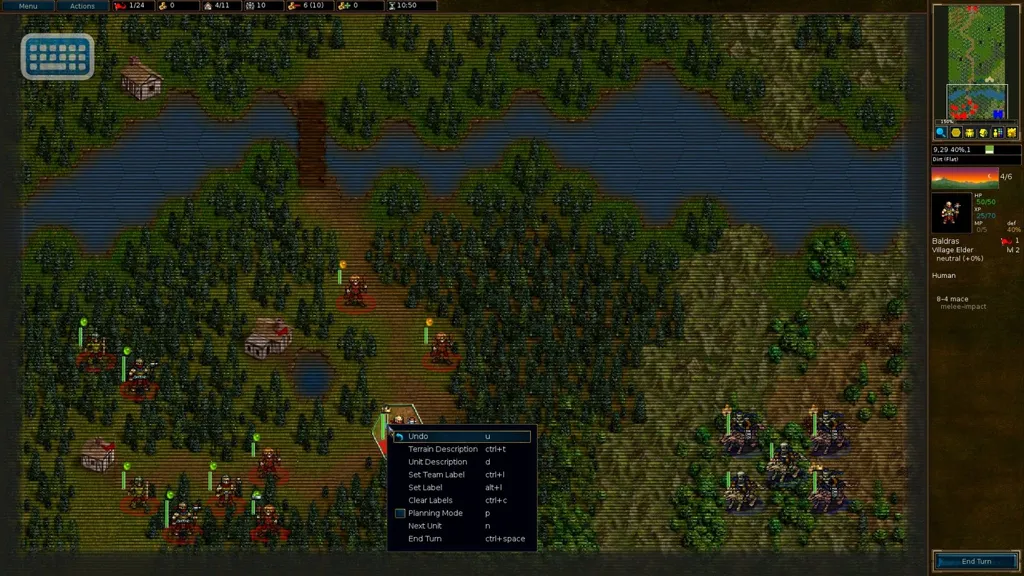
Task: Click the minimap overview
Action: [976, 62]
